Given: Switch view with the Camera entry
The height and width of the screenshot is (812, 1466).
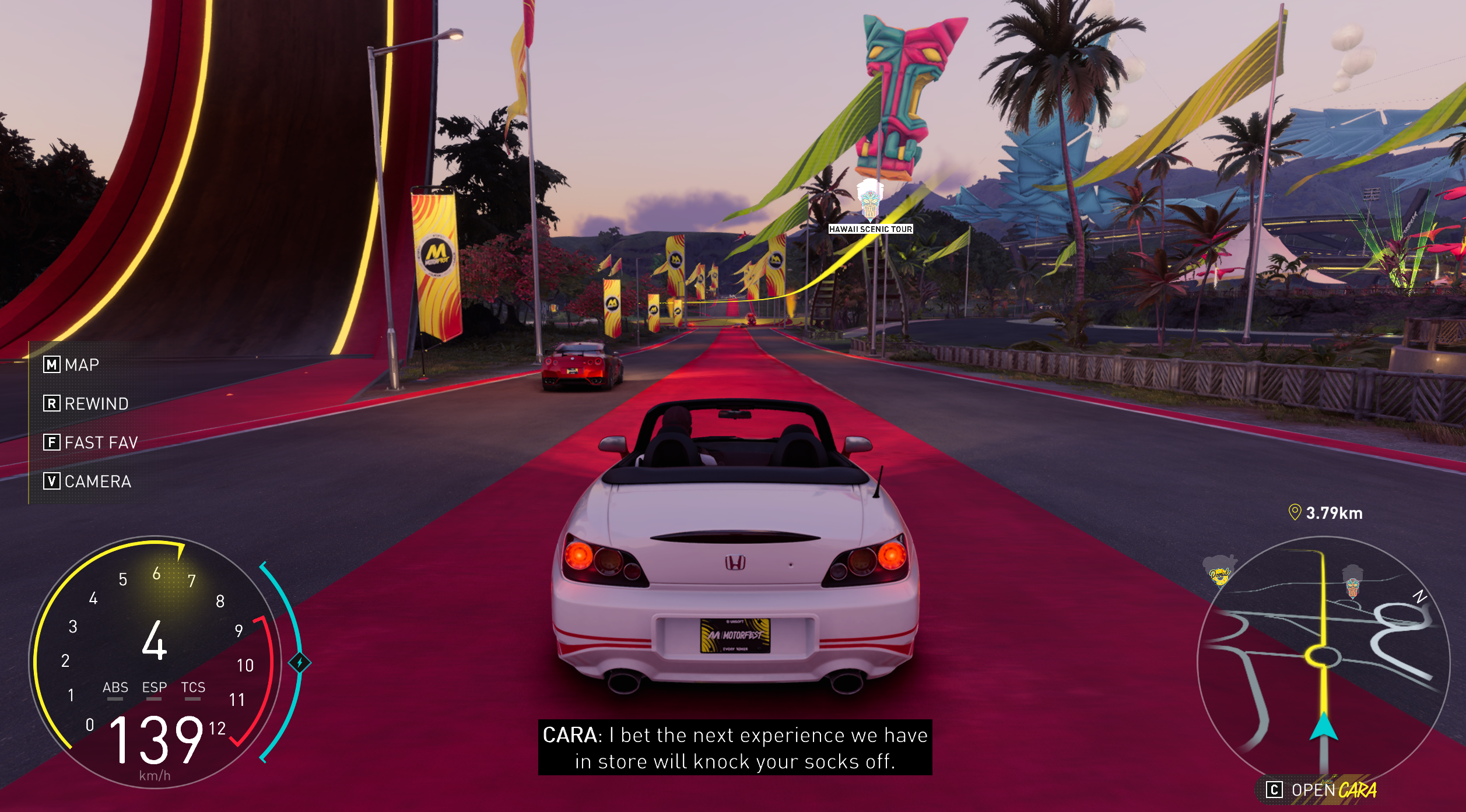Looking at the screenshot, I should [87, 481].
